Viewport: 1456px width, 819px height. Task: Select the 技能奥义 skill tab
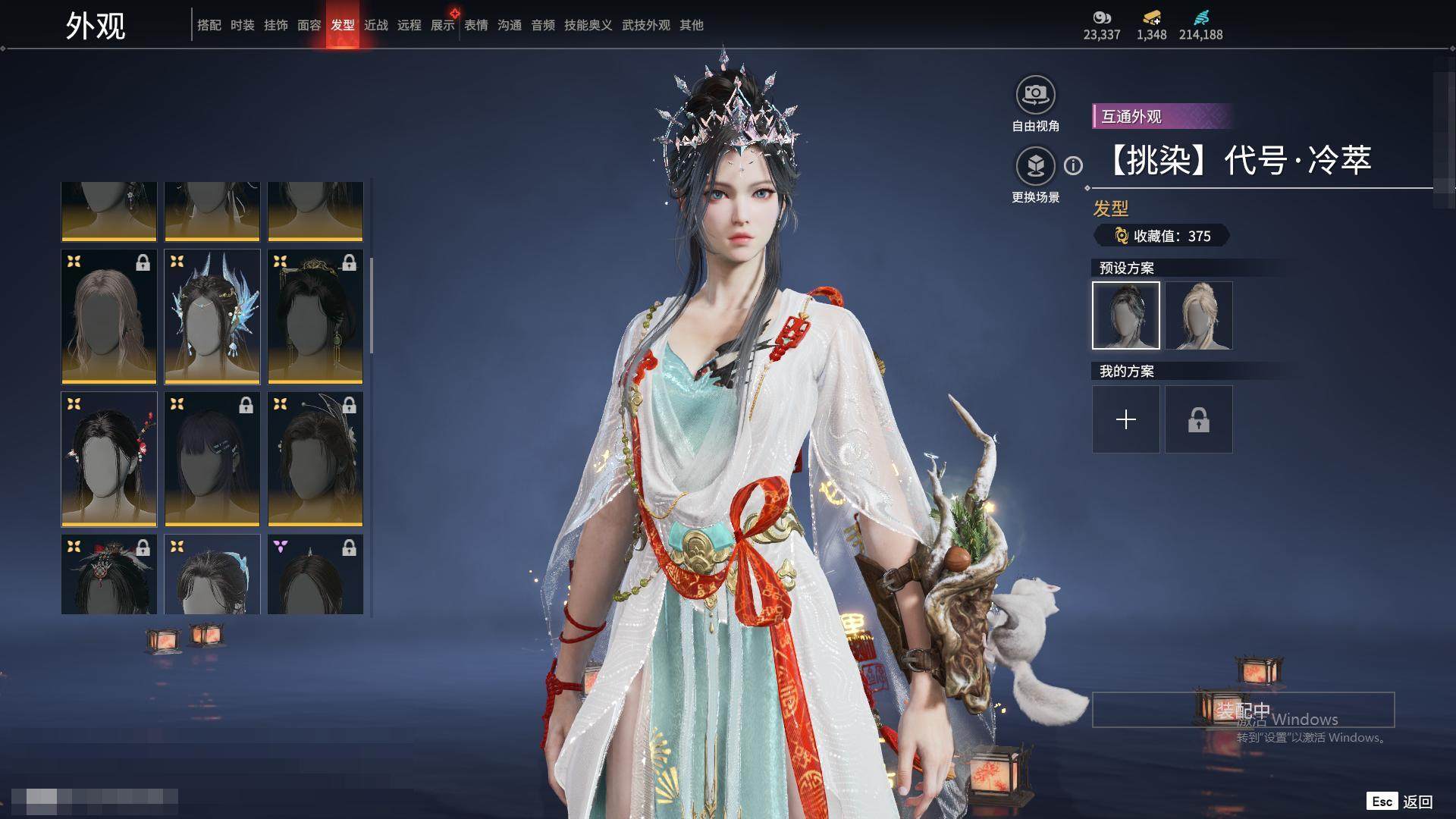coord(588,25)
